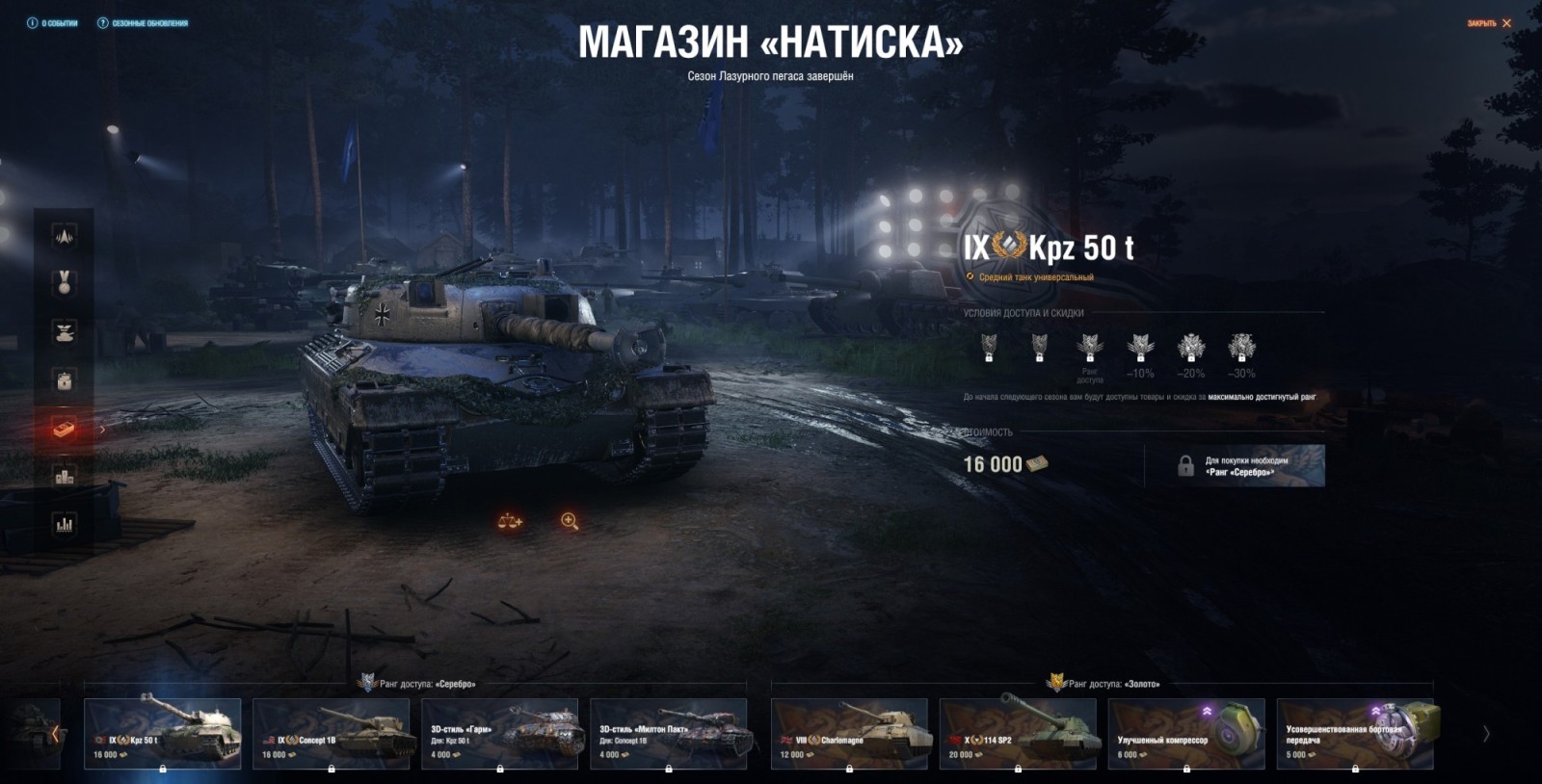Open the «Сезонные обновления» seasonal updates info
This screenshot has height=784, width=1542.
click(x=143, y=23)
